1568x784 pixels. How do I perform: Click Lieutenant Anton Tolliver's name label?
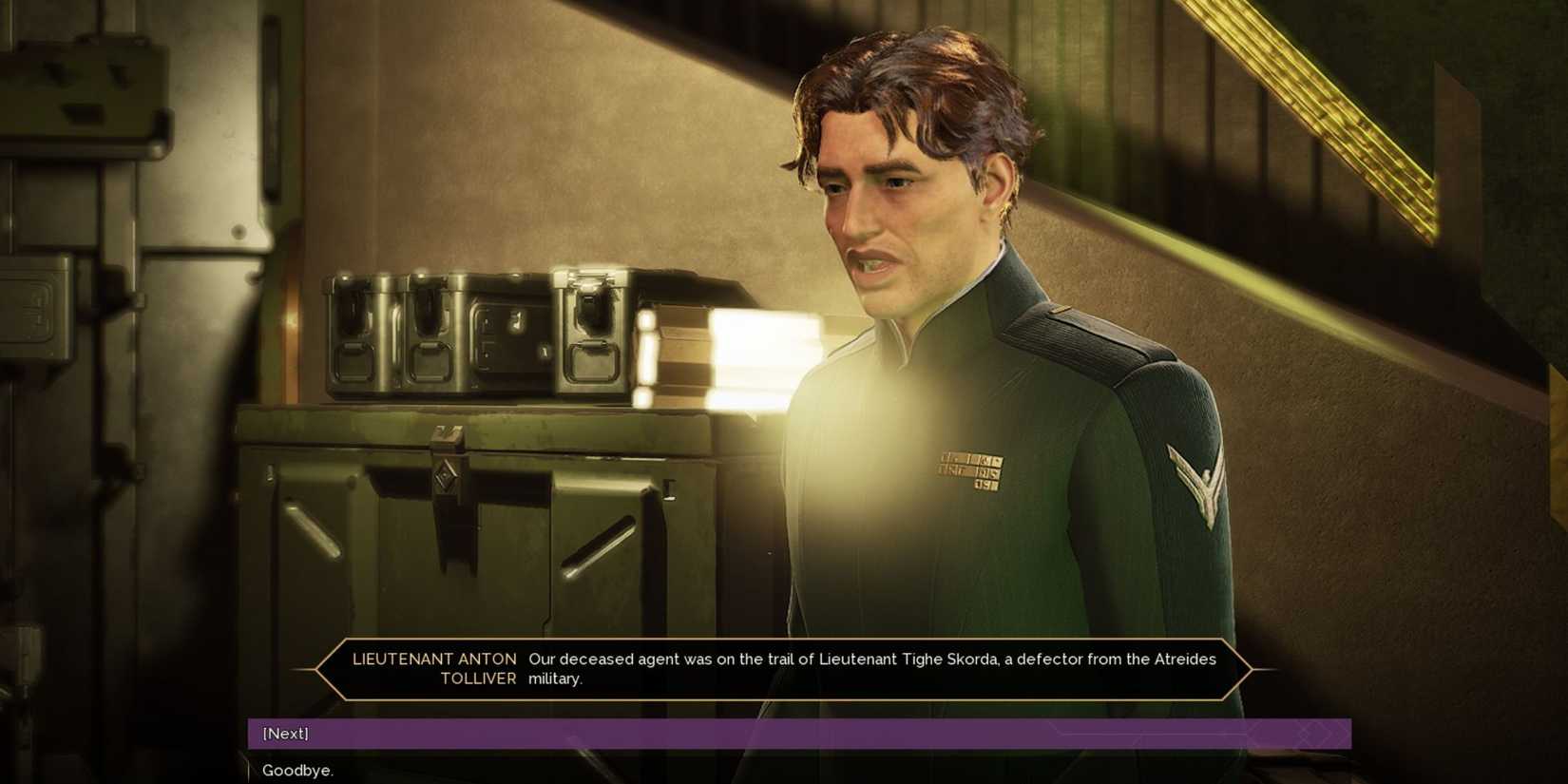[x=436, y=668]
